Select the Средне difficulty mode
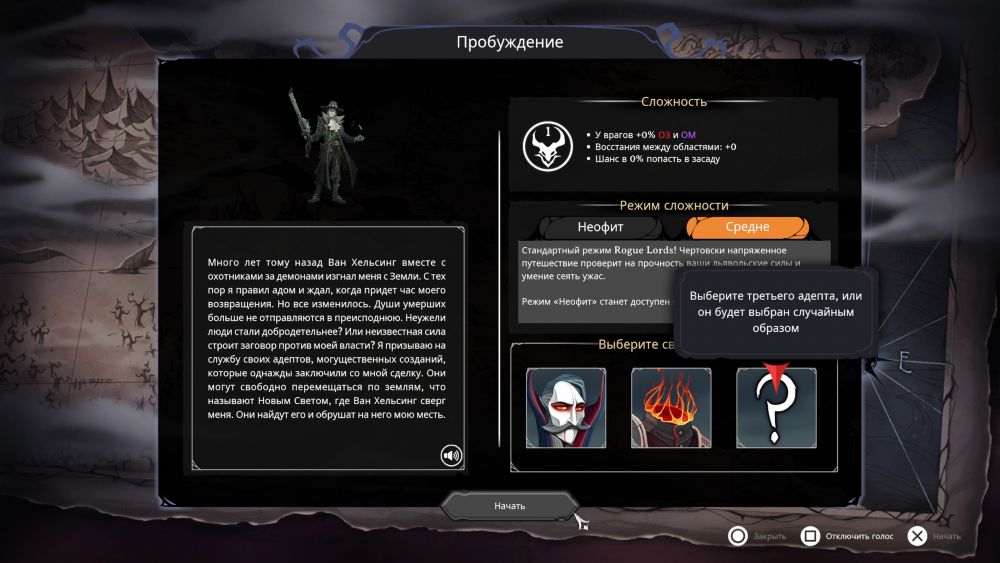 748,227
